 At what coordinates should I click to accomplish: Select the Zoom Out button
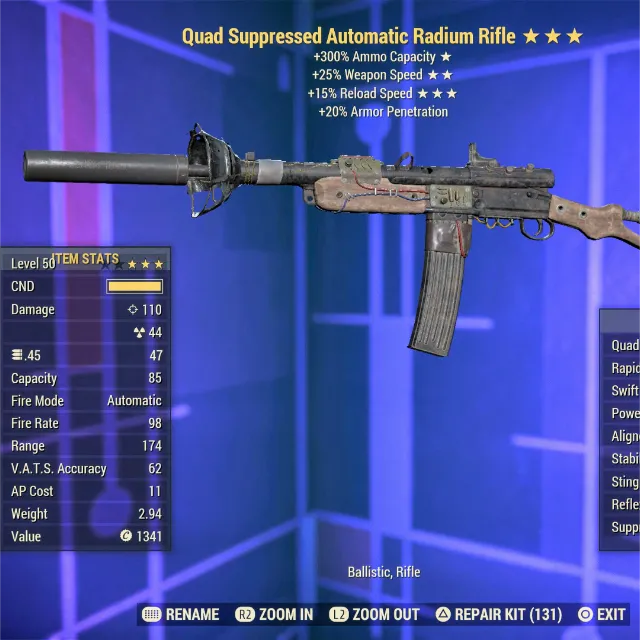(371, 614)
